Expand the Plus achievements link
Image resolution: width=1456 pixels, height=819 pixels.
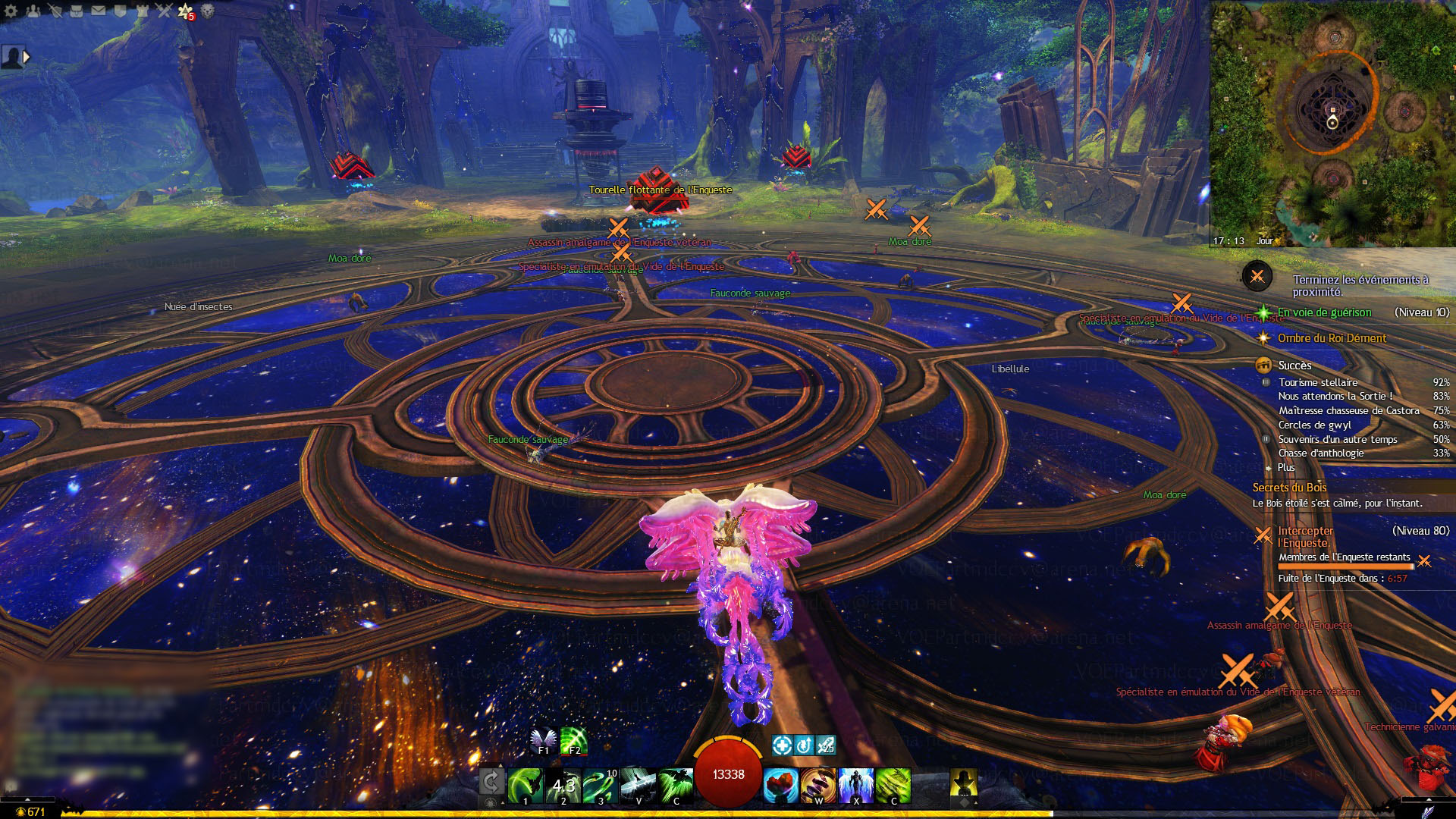[x=1286, y=467]
